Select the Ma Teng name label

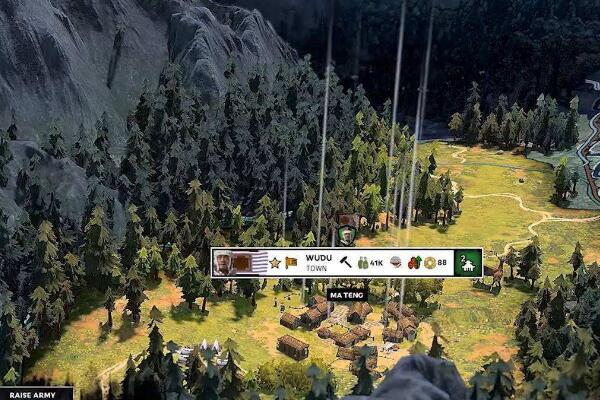click(345, 295)
